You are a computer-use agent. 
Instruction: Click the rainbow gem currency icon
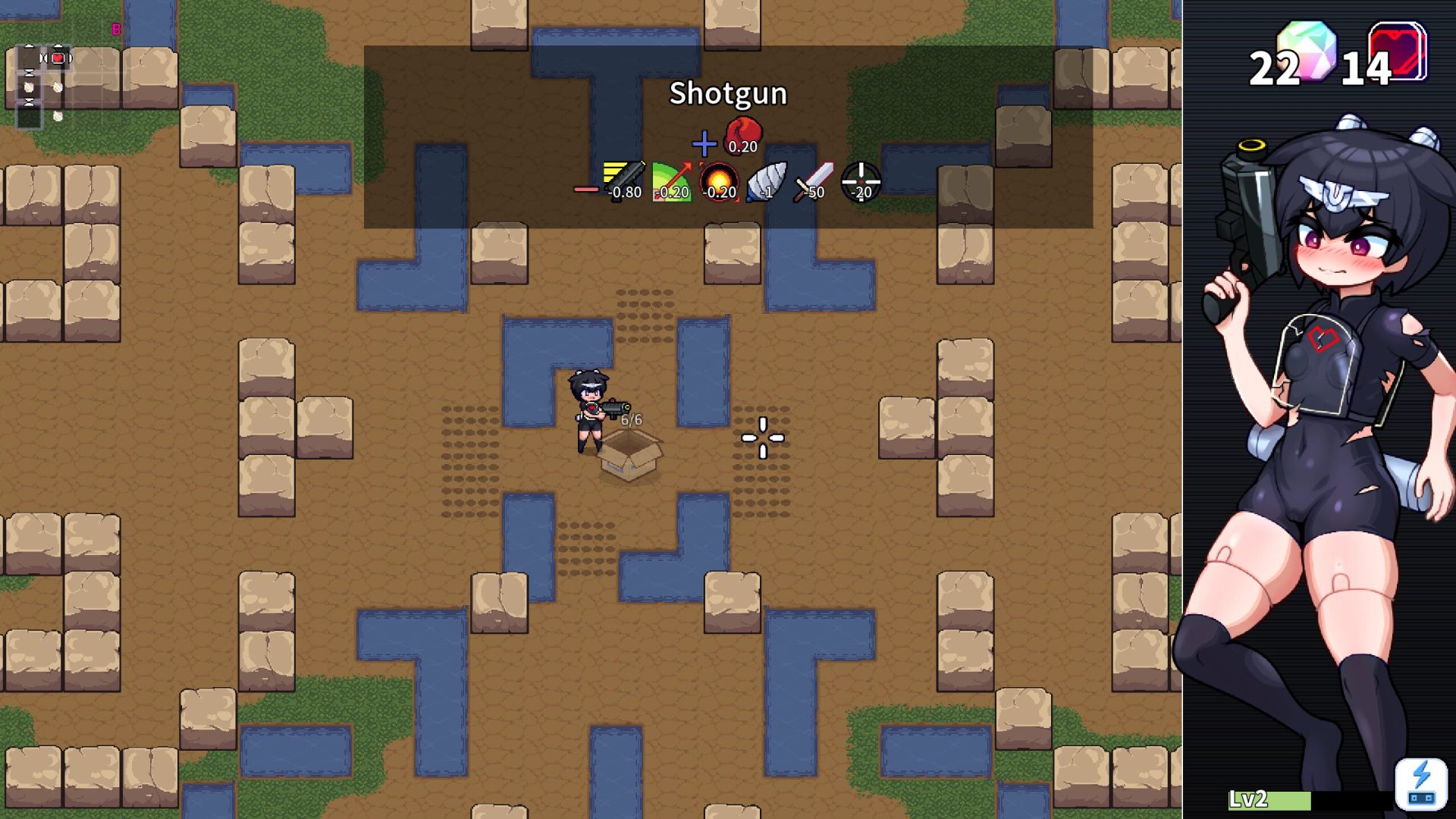(x=1306, y=50)
